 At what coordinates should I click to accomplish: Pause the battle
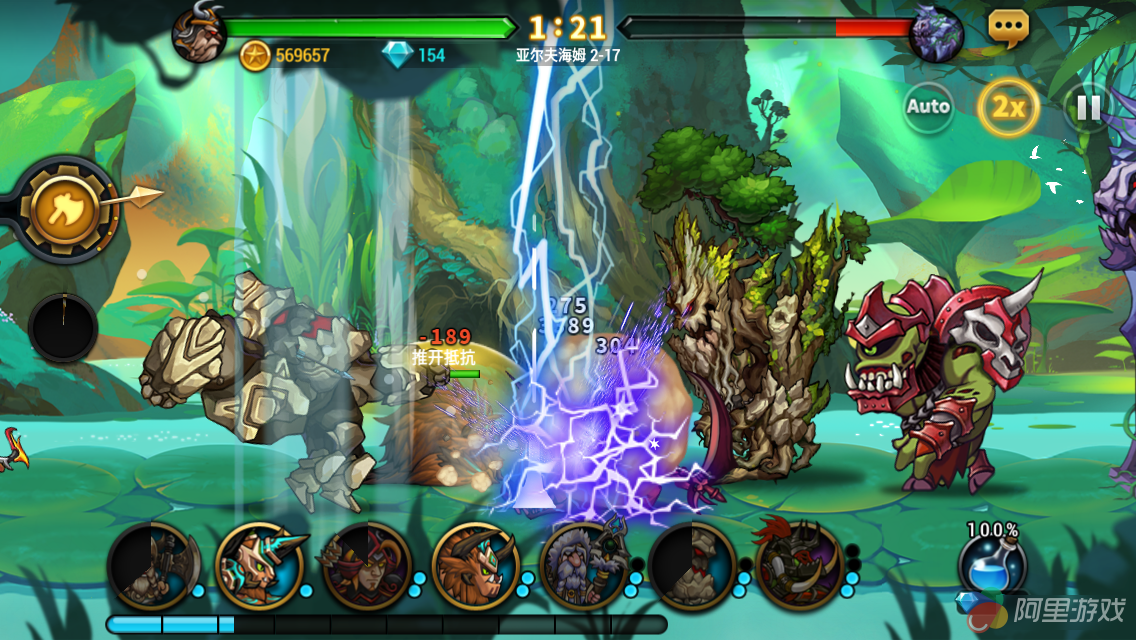1088,107
